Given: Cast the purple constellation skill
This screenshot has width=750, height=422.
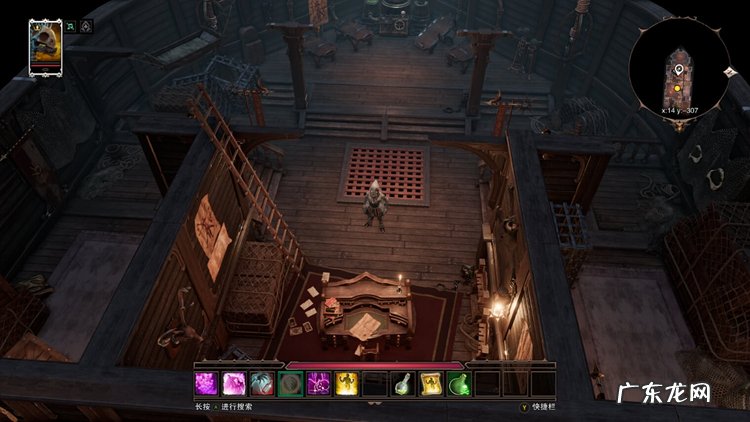Looking at the screenshot, I should [x=318, y=383].
